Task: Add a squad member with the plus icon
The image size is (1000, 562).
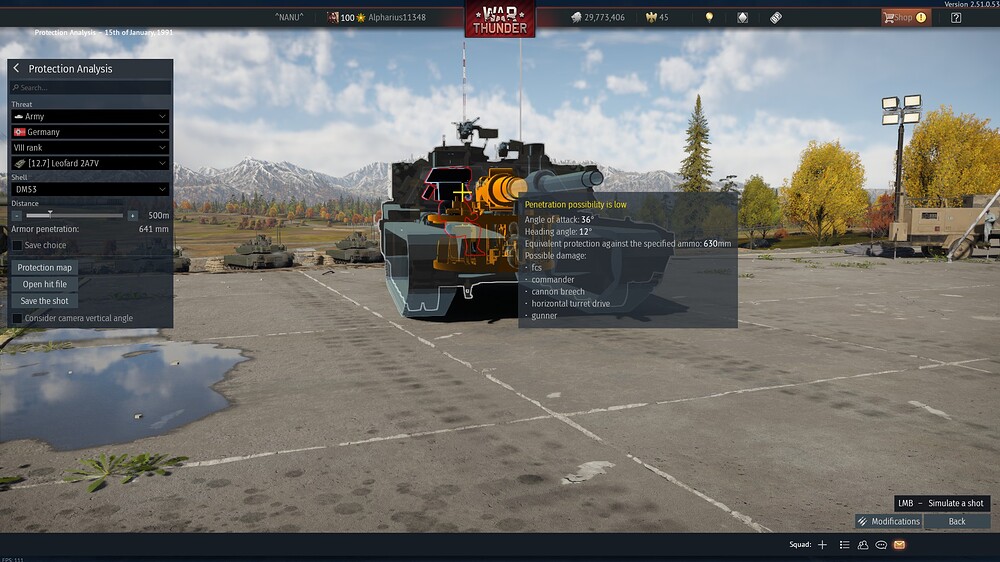Action: point(822,545)
